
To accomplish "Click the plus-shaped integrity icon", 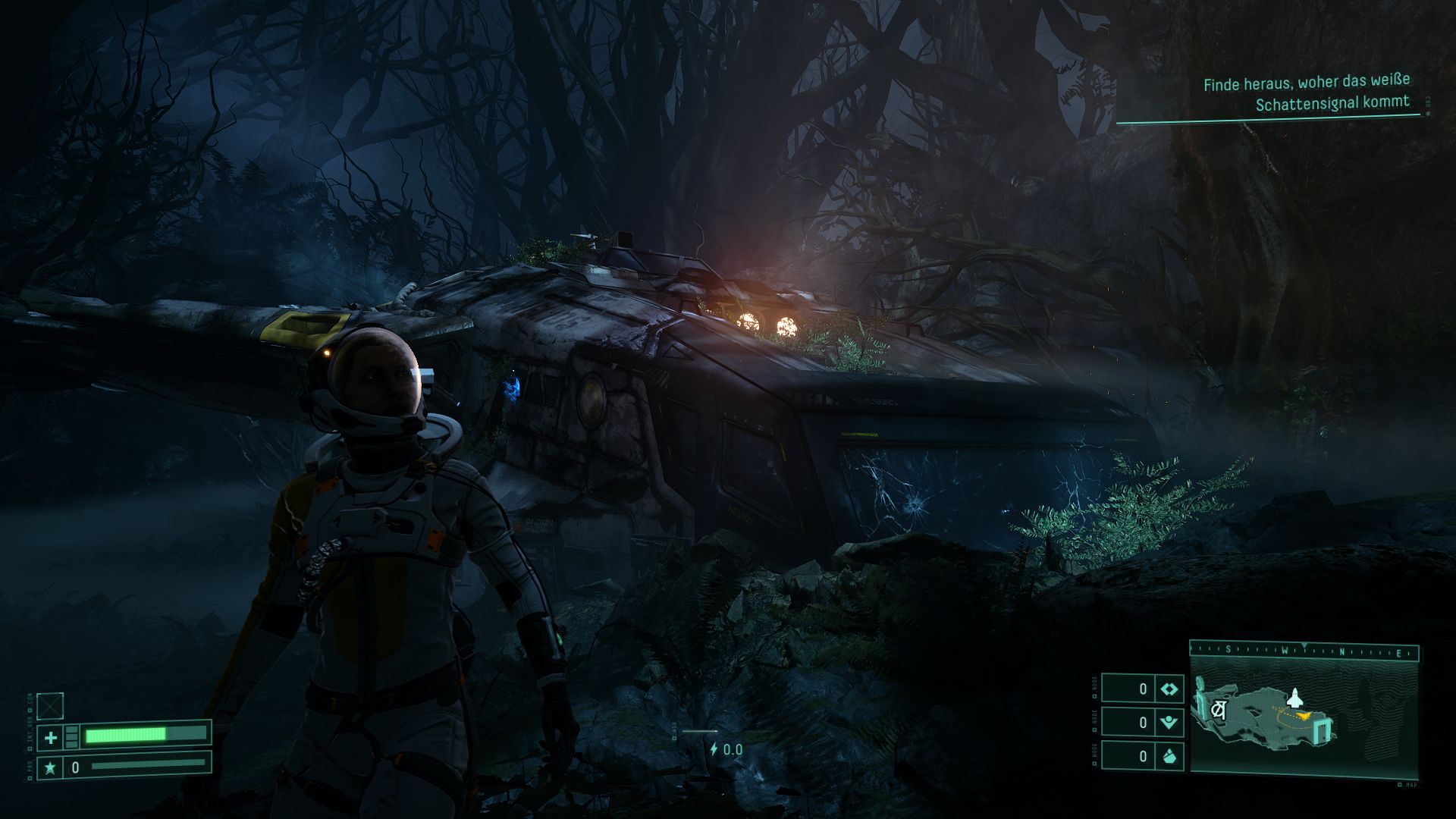I will pos(51,737).
